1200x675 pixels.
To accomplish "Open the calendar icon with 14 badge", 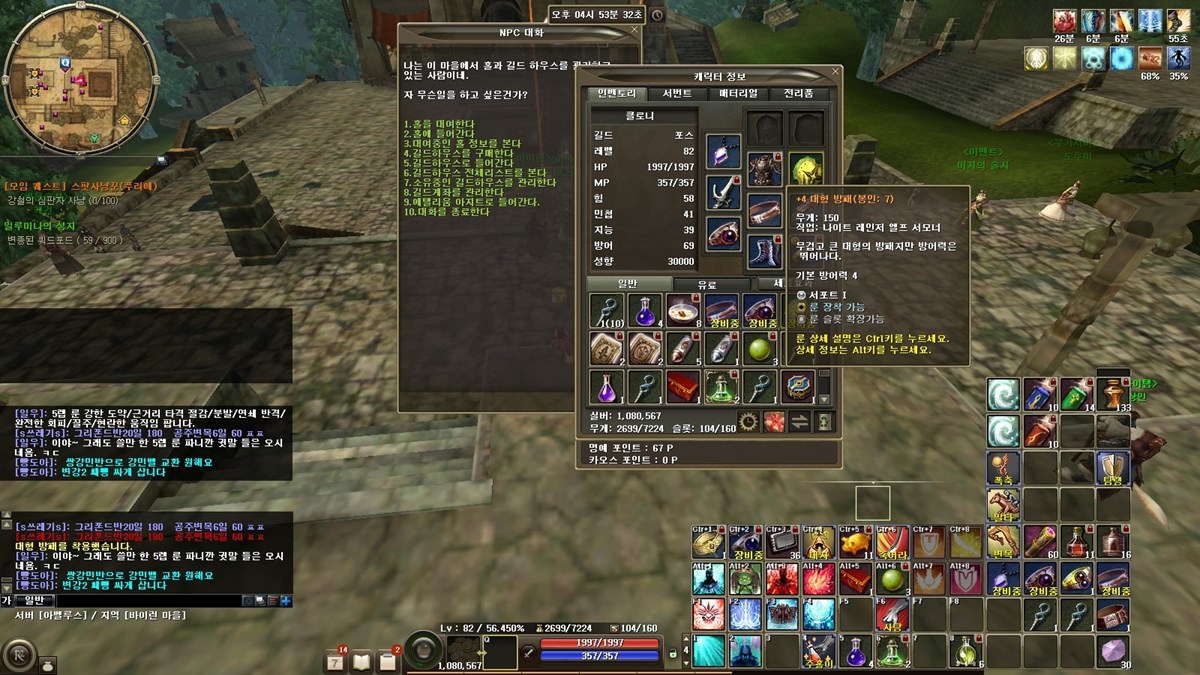I will pyautogui.click(x=336, y=660).
